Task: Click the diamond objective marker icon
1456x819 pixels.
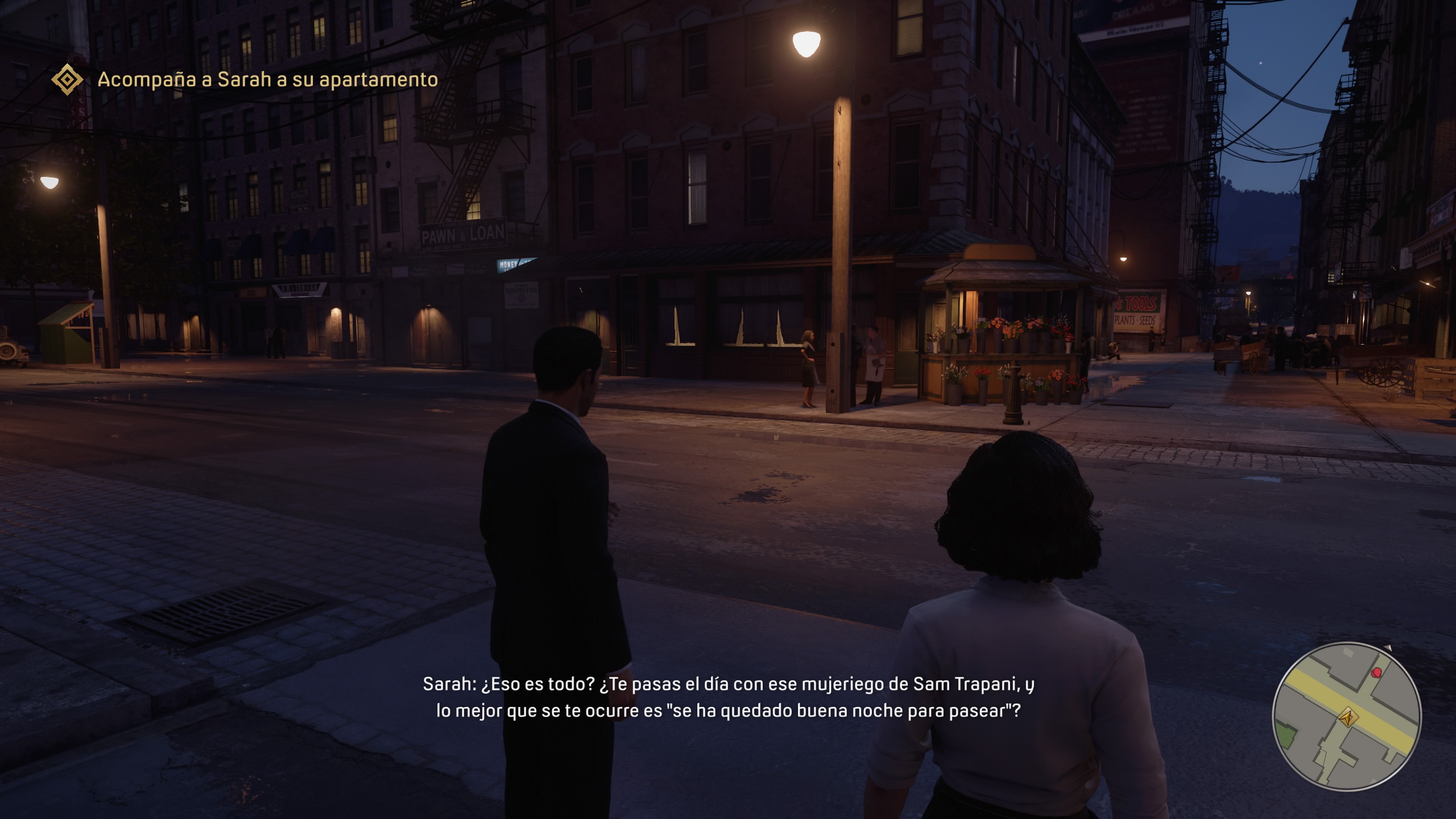Action: 67,79
